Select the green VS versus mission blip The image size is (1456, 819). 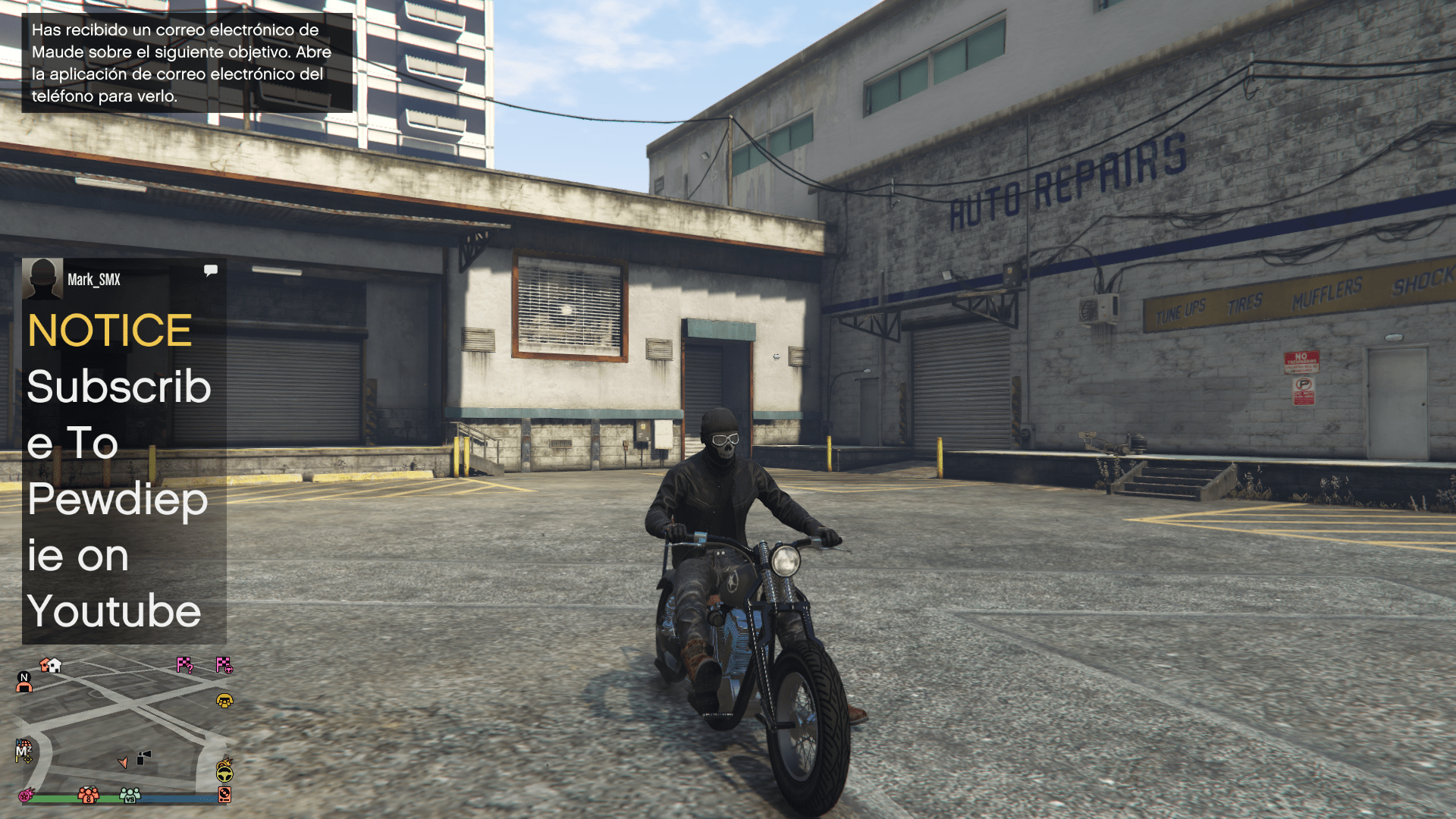130,796
